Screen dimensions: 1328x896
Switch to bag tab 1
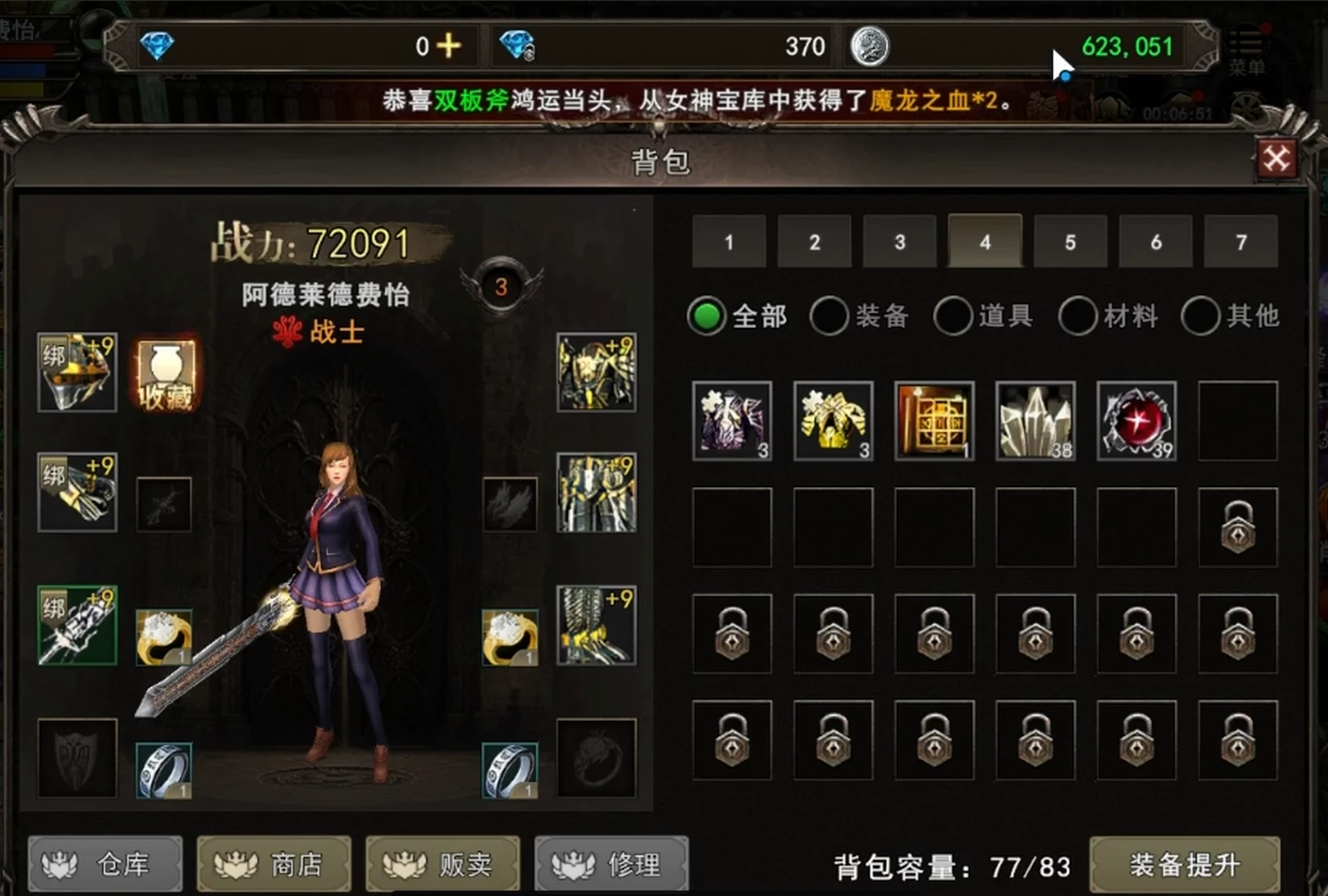coord(728,242)
